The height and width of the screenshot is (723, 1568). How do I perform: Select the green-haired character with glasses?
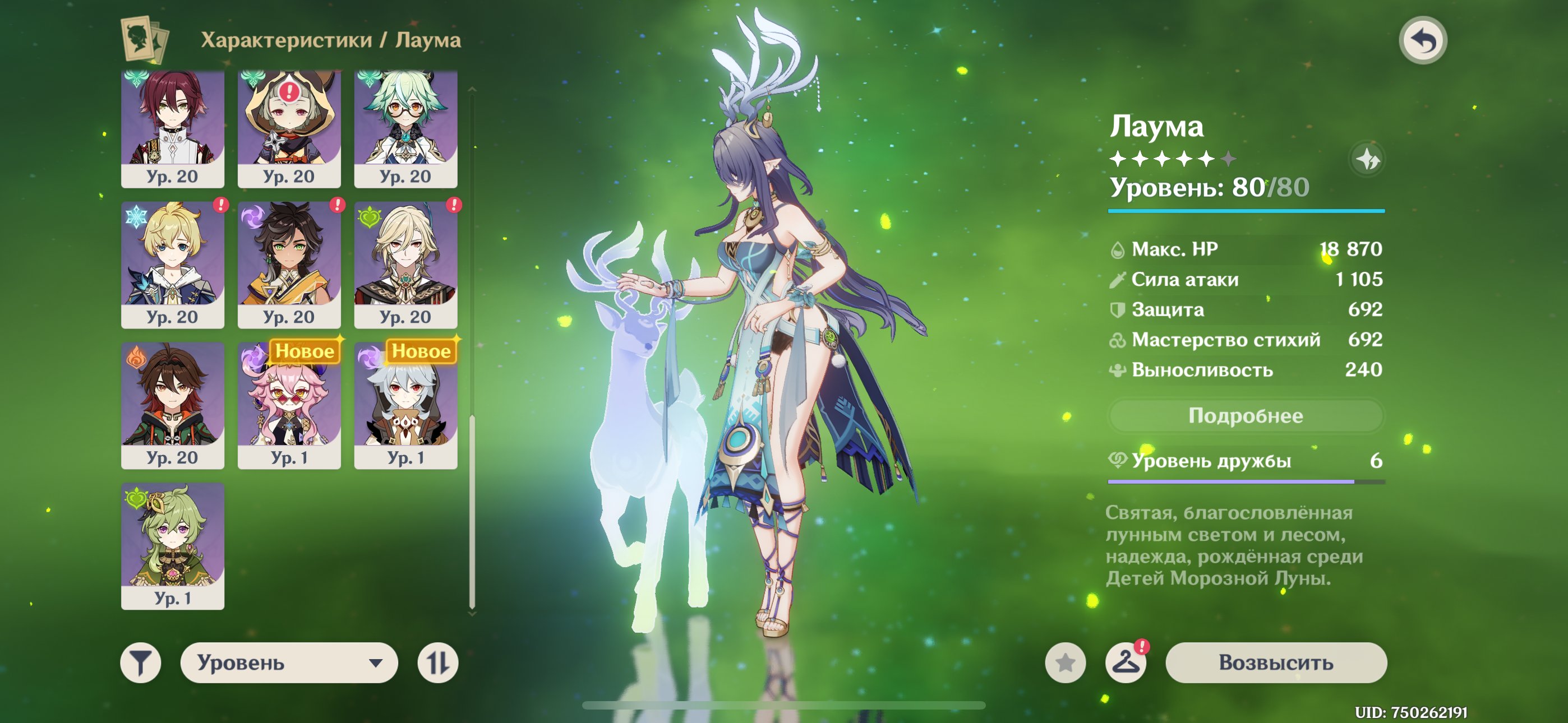(x=405, y=128)
